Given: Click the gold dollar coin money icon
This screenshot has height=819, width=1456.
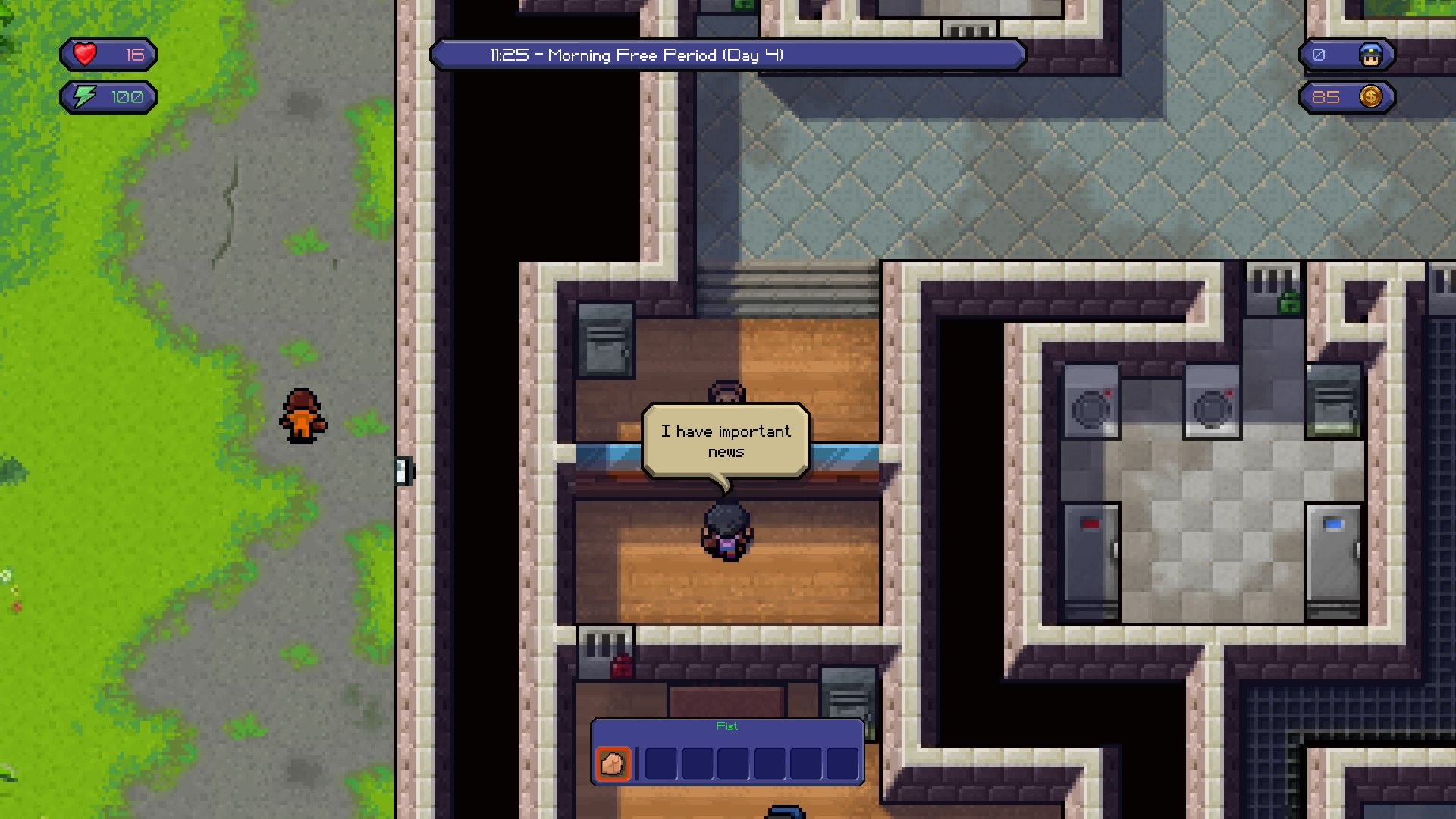Looking at the screenshot, I should [1371, 97].
